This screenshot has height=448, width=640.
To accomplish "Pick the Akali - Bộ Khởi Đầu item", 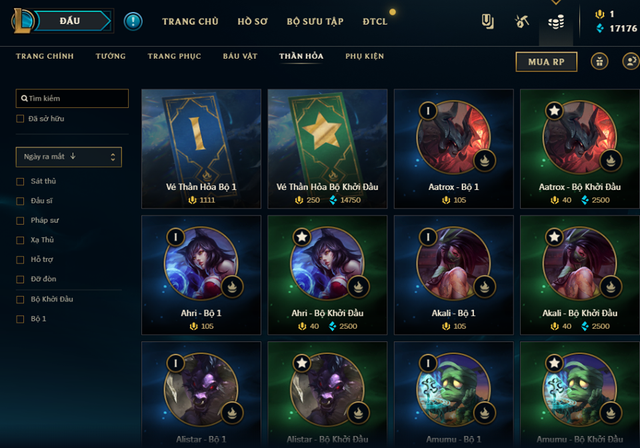I will (579, 274).
